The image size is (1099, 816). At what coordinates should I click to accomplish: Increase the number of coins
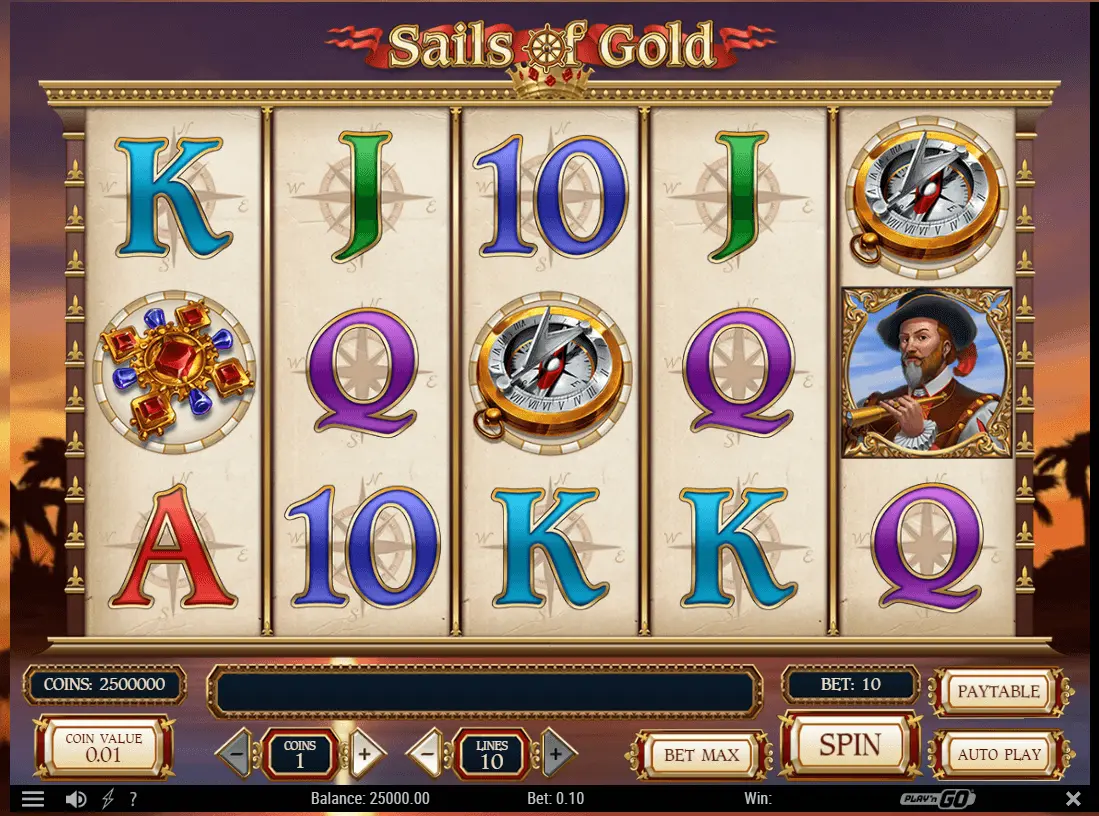(365, 754)
